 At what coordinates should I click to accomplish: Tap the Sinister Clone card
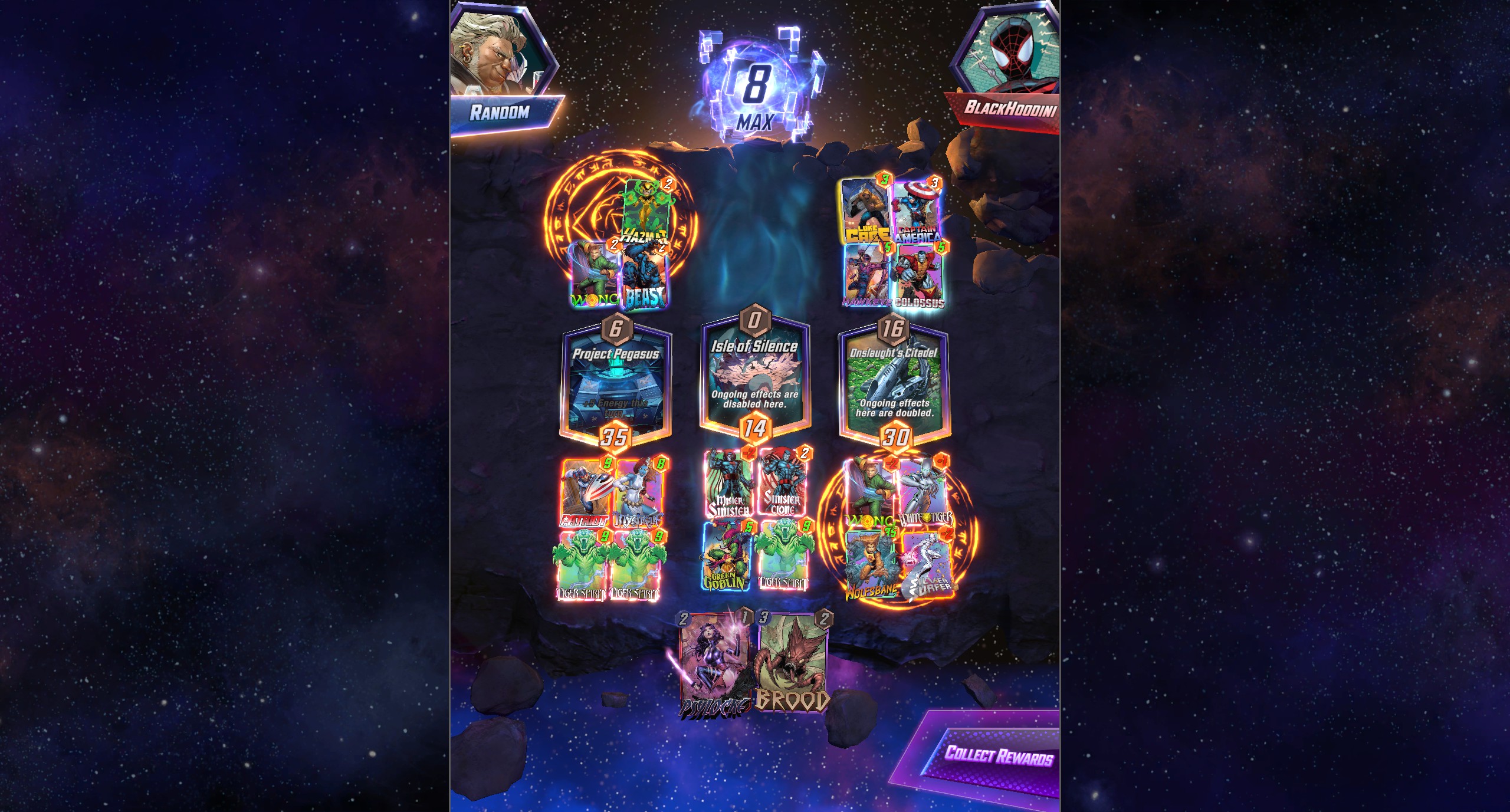[x=783, y=484]
